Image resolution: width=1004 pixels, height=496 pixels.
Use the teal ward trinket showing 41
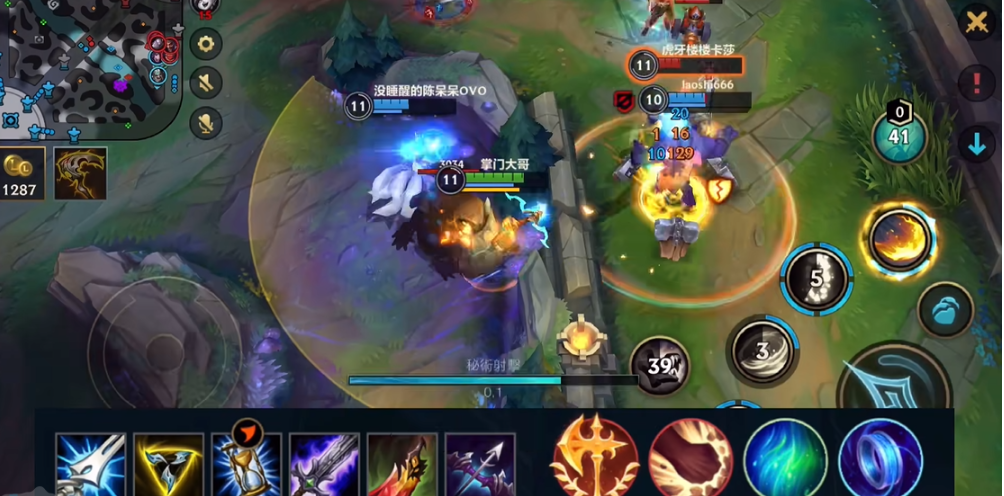[x=899, y=136]
